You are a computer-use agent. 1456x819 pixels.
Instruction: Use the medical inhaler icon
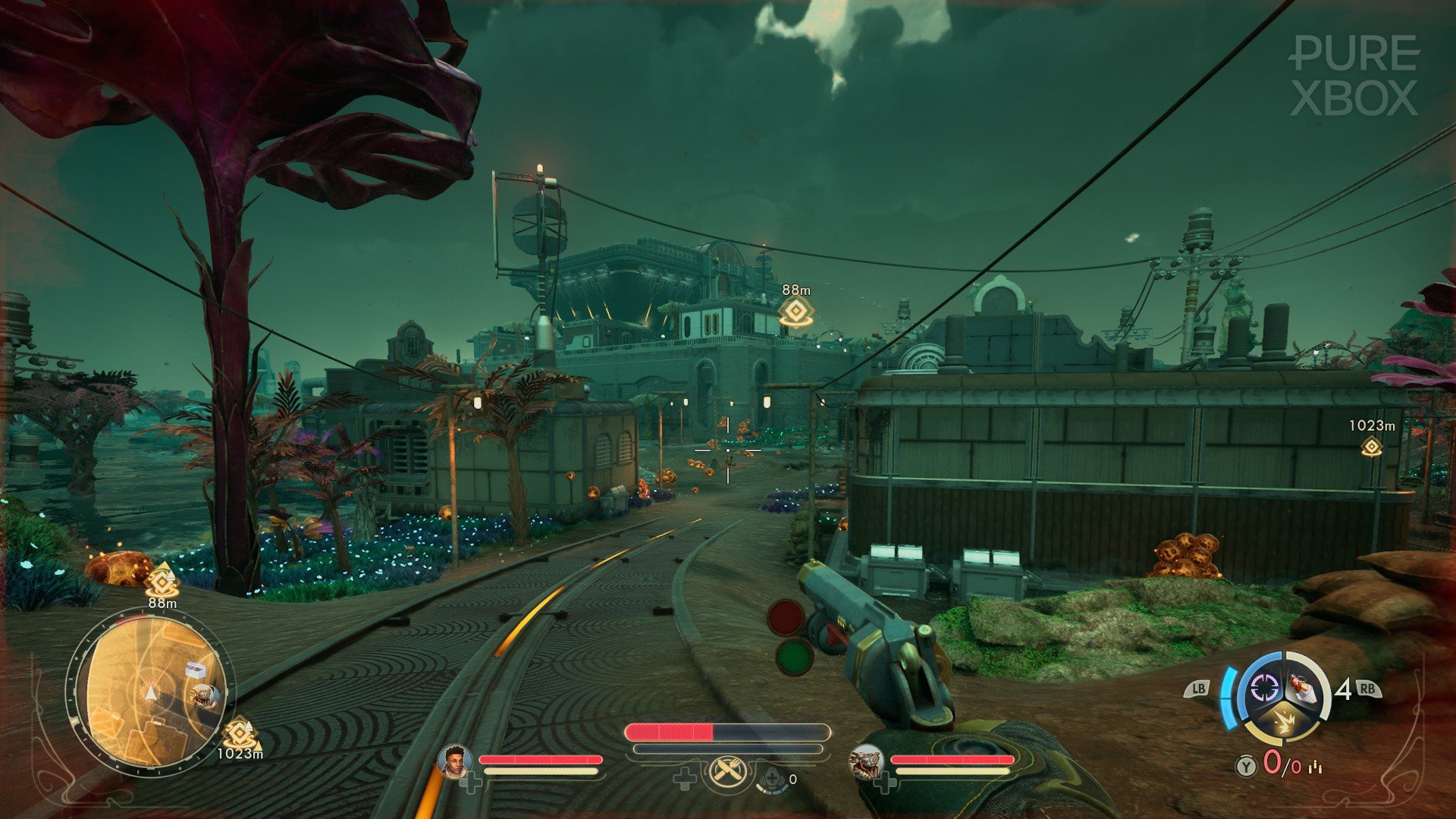point(772,779)
